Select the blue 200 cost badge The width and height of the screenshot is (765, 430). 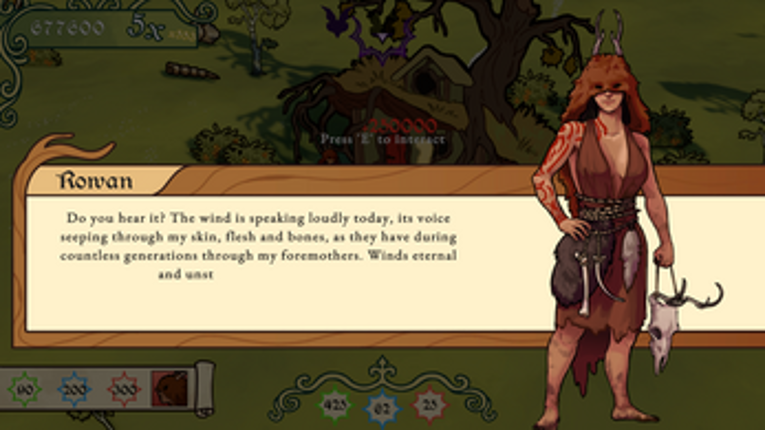(x=73, y=388)
